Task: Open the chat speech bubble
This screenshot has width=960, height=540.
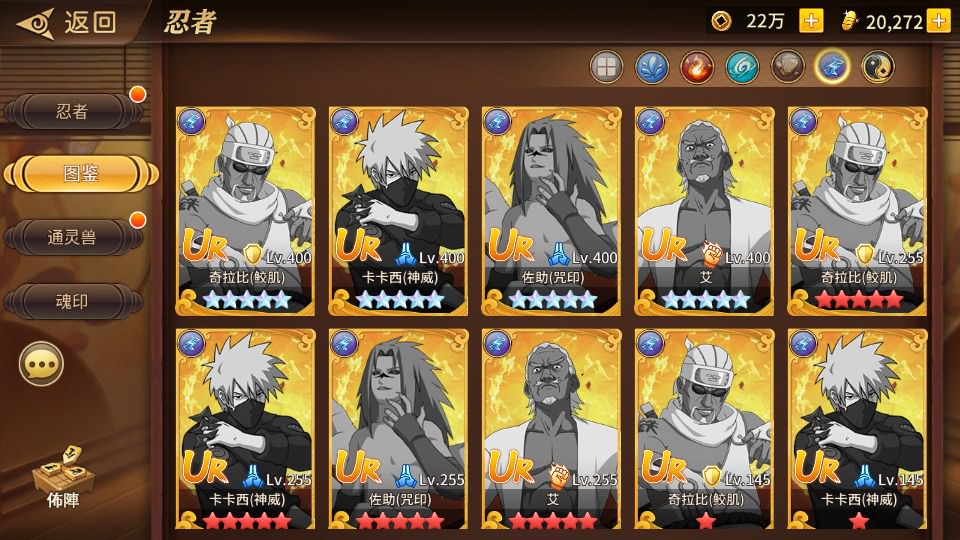Action: point(41,365)
